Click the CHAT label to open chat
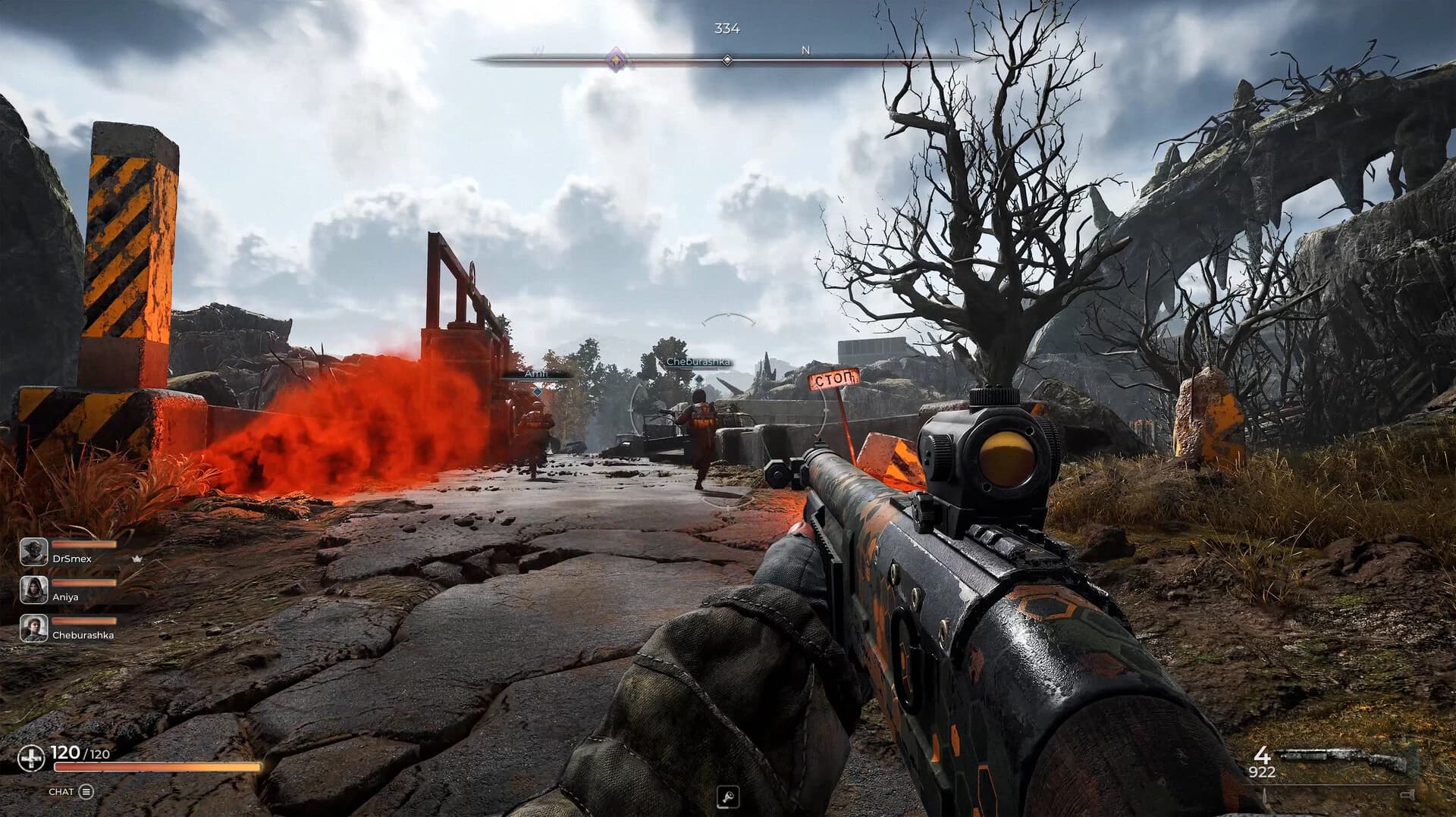Viewport: 1456px width, 817px height. coord(62,790)
